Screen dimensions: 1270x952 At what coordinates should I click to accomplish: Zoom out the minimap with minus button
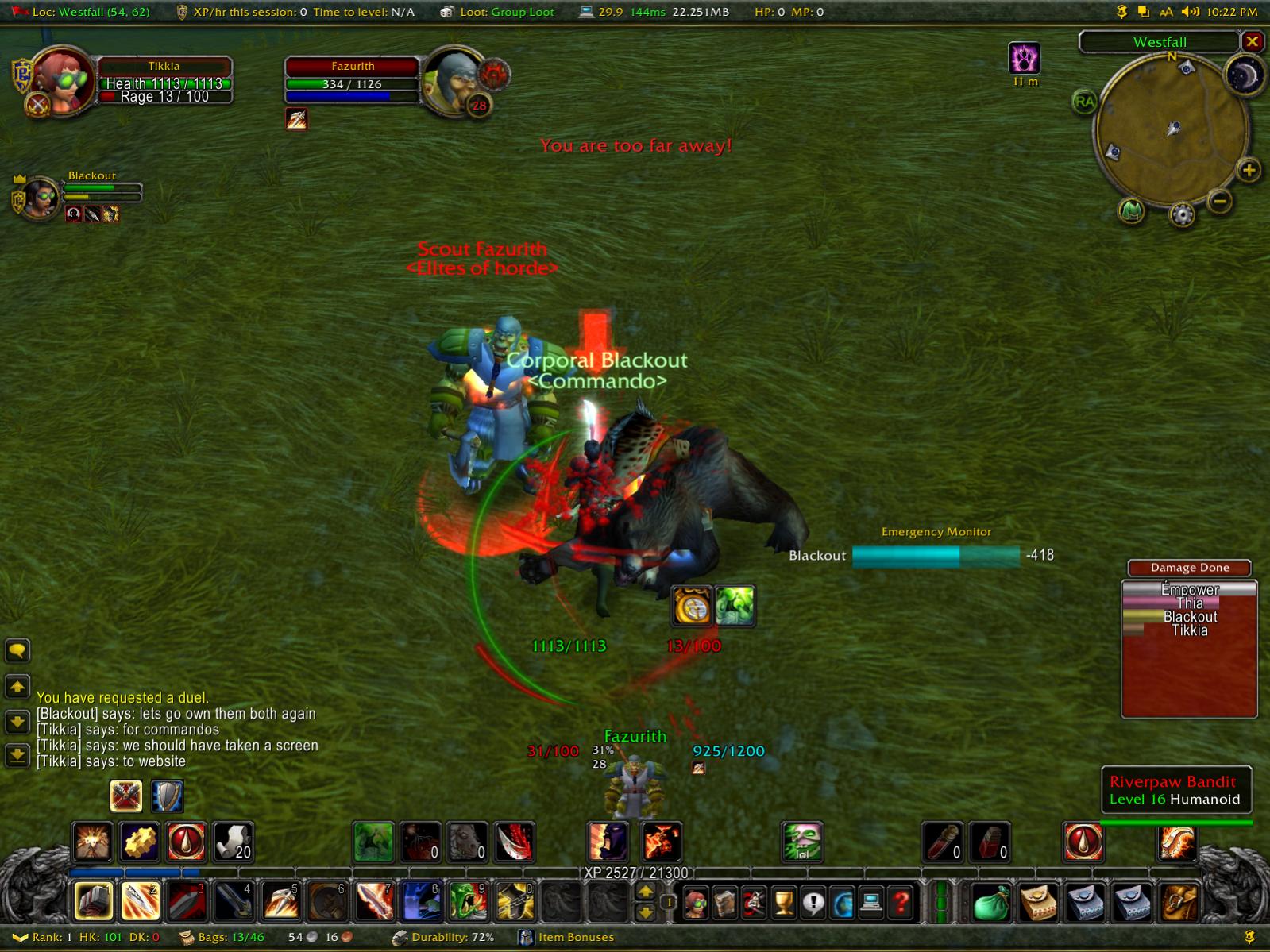1221,201
